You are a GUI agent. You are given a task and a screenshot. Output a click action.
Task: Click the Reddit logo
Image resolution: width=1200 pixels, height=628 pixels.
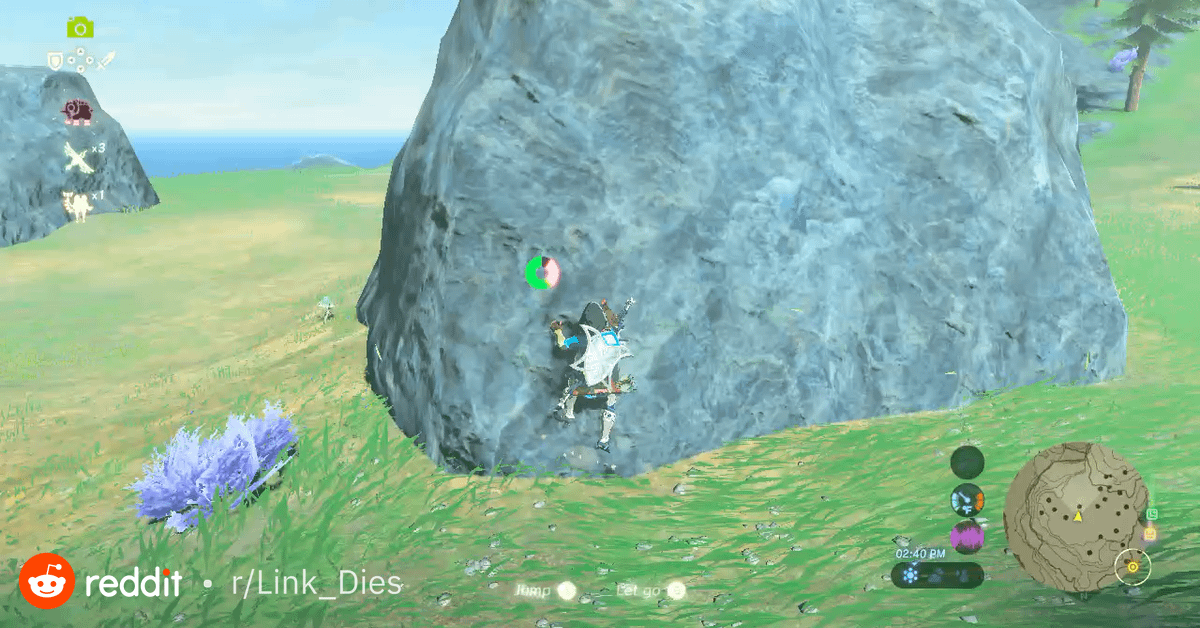point(46,581)
